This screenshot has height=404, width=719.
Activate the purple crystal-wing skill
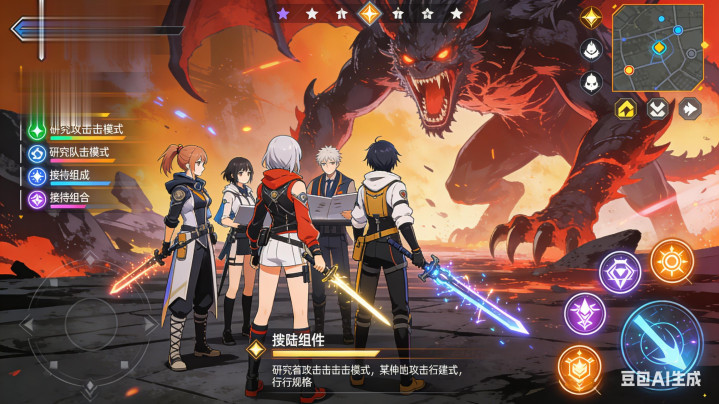[584, 315]
